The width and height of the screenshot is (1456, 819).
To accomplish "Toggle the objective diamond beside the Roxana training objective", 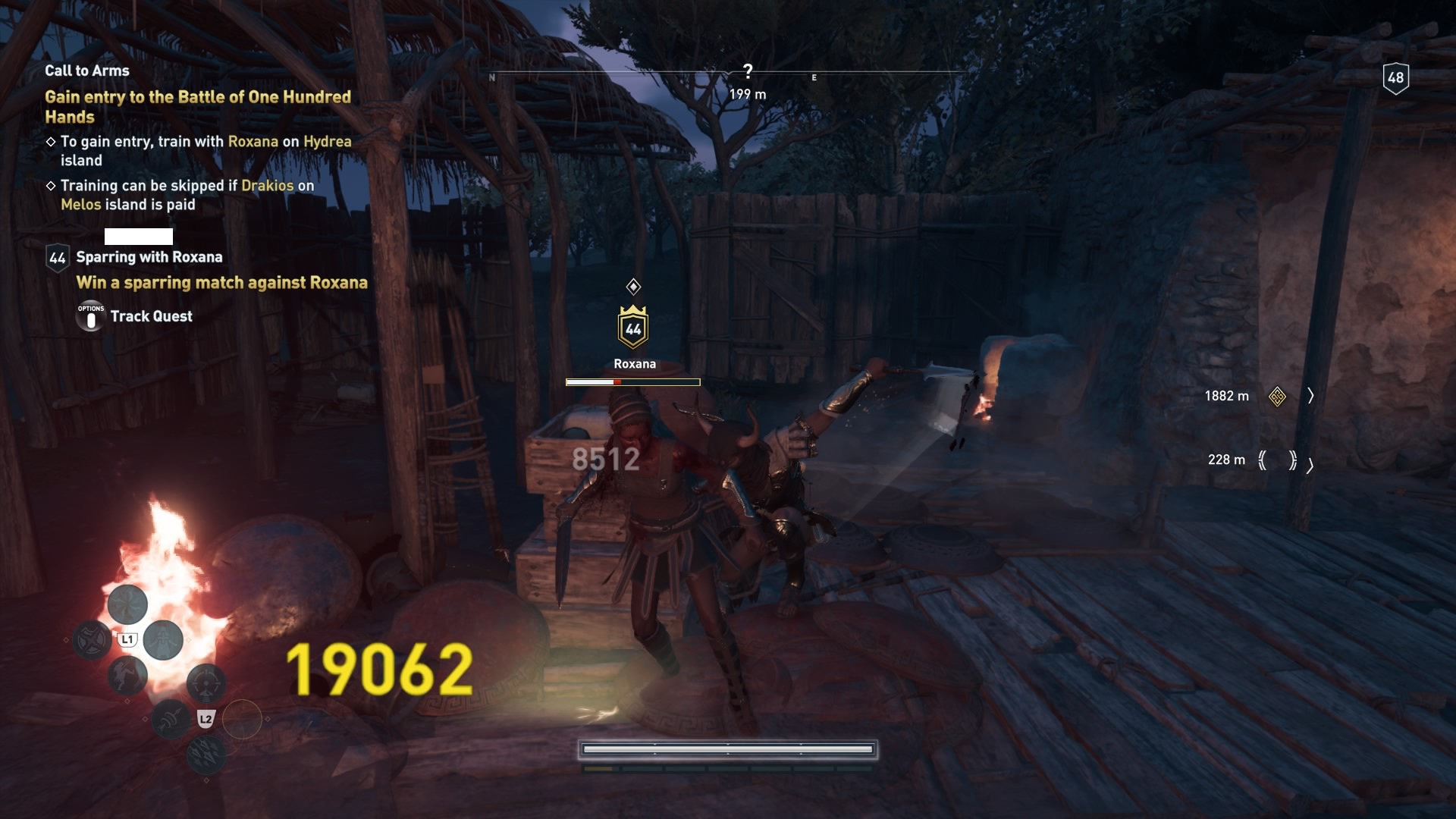I will click(x=52, y=141).
